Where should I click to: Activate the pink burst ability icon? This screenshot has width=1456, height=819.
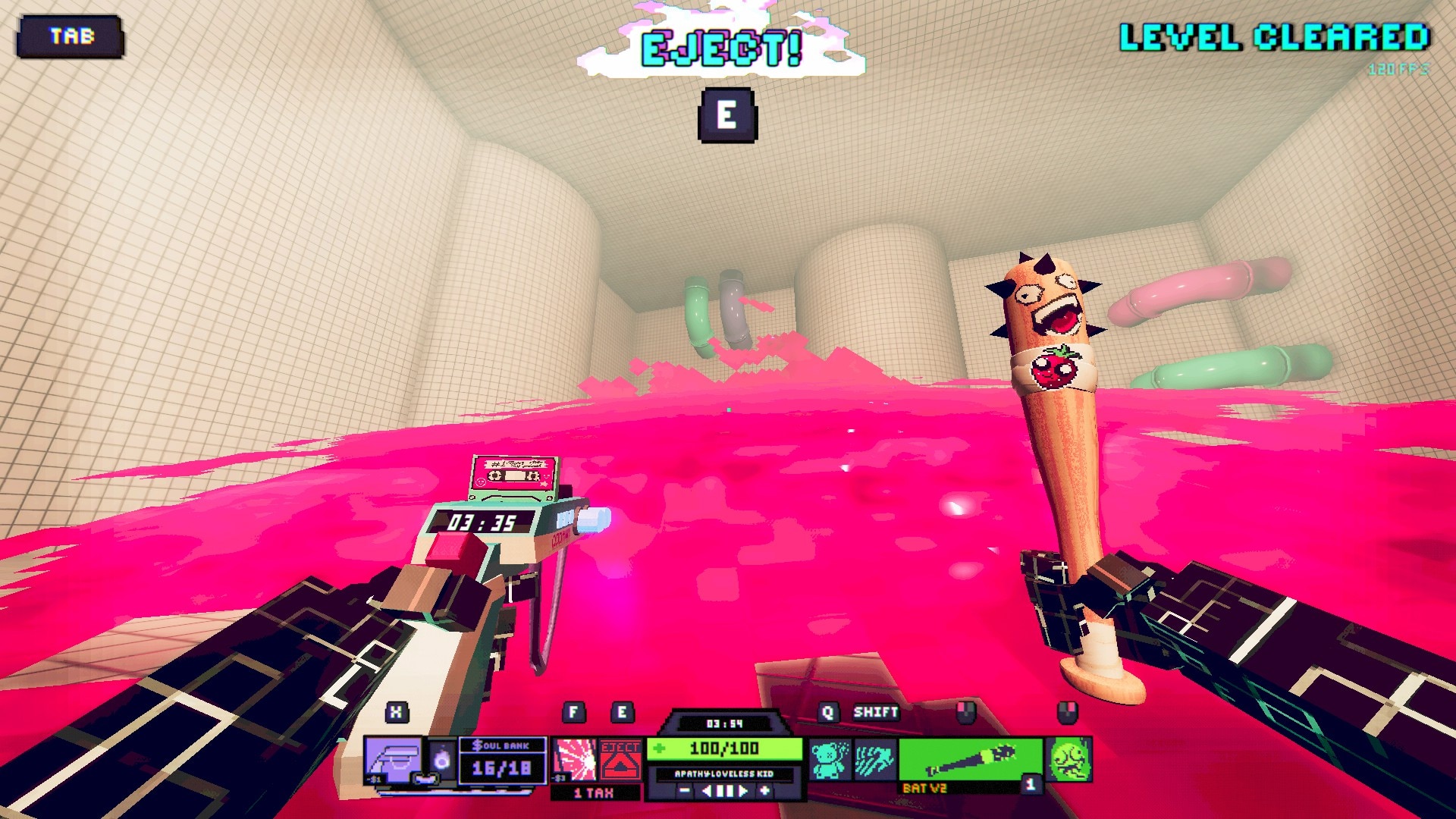coord(574,760)
